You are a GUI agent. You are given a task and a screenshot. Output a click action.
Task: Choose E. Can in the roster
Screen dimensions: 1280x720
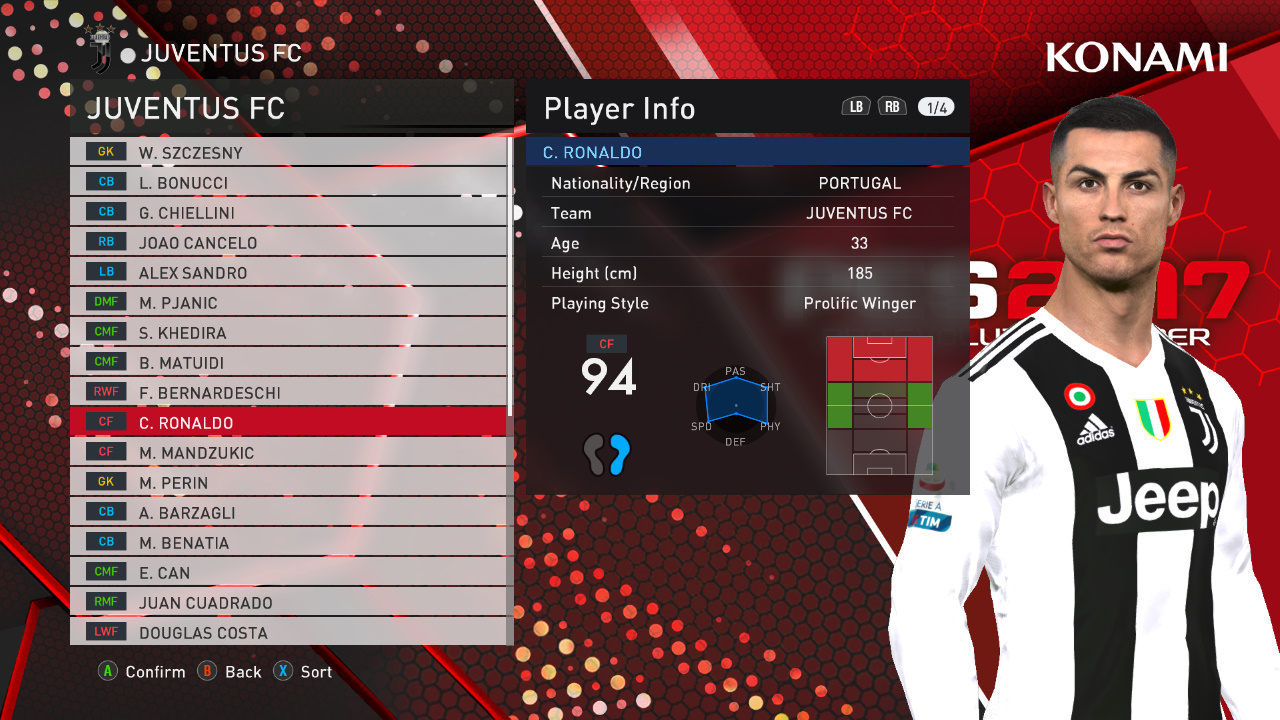tap(288, 572)
